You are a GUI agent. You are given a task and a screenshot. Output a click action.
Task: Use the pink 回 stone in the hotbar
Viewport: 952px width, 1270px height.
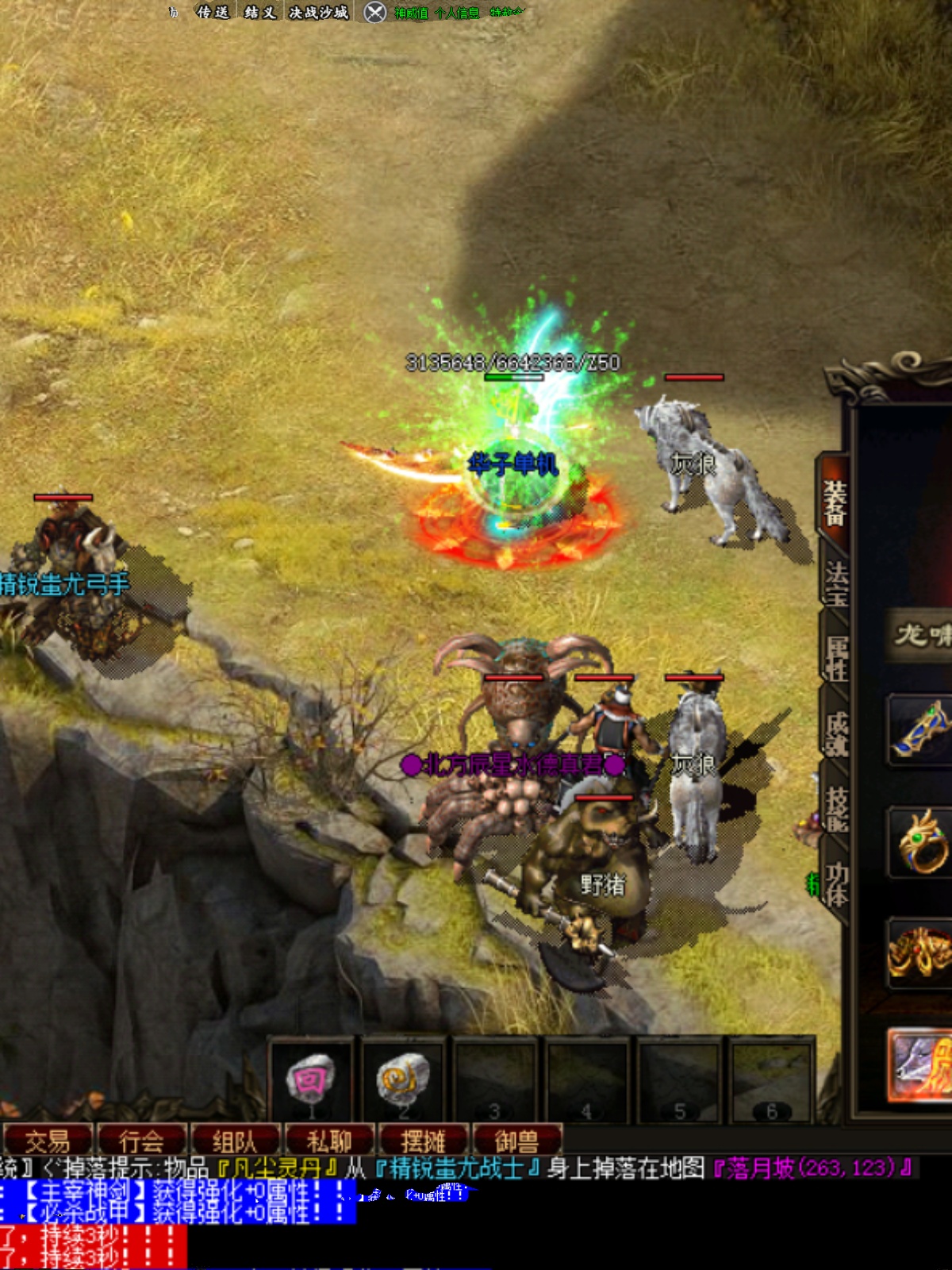click(x=311, y=1079)
